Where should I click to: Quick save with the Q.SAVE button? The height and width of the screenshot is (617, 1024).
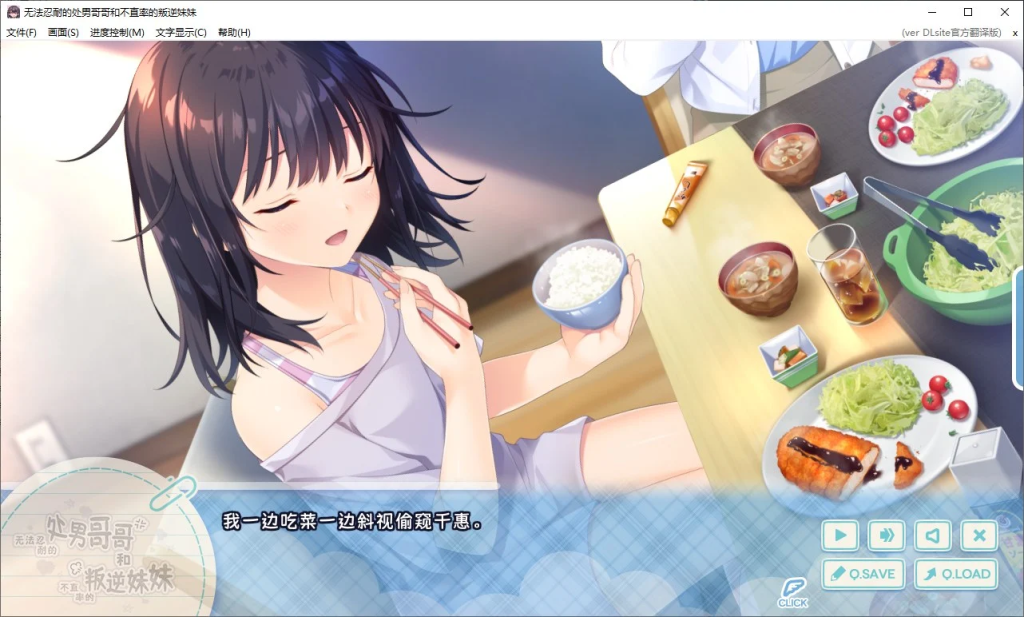863,574
